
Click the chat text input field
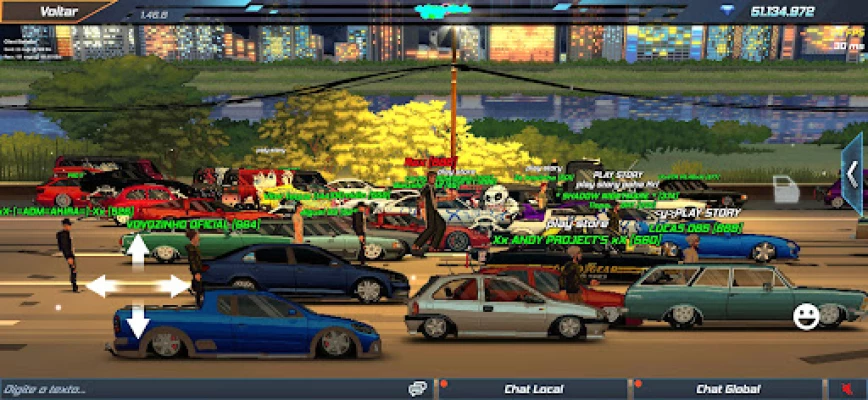click(200, 389)
